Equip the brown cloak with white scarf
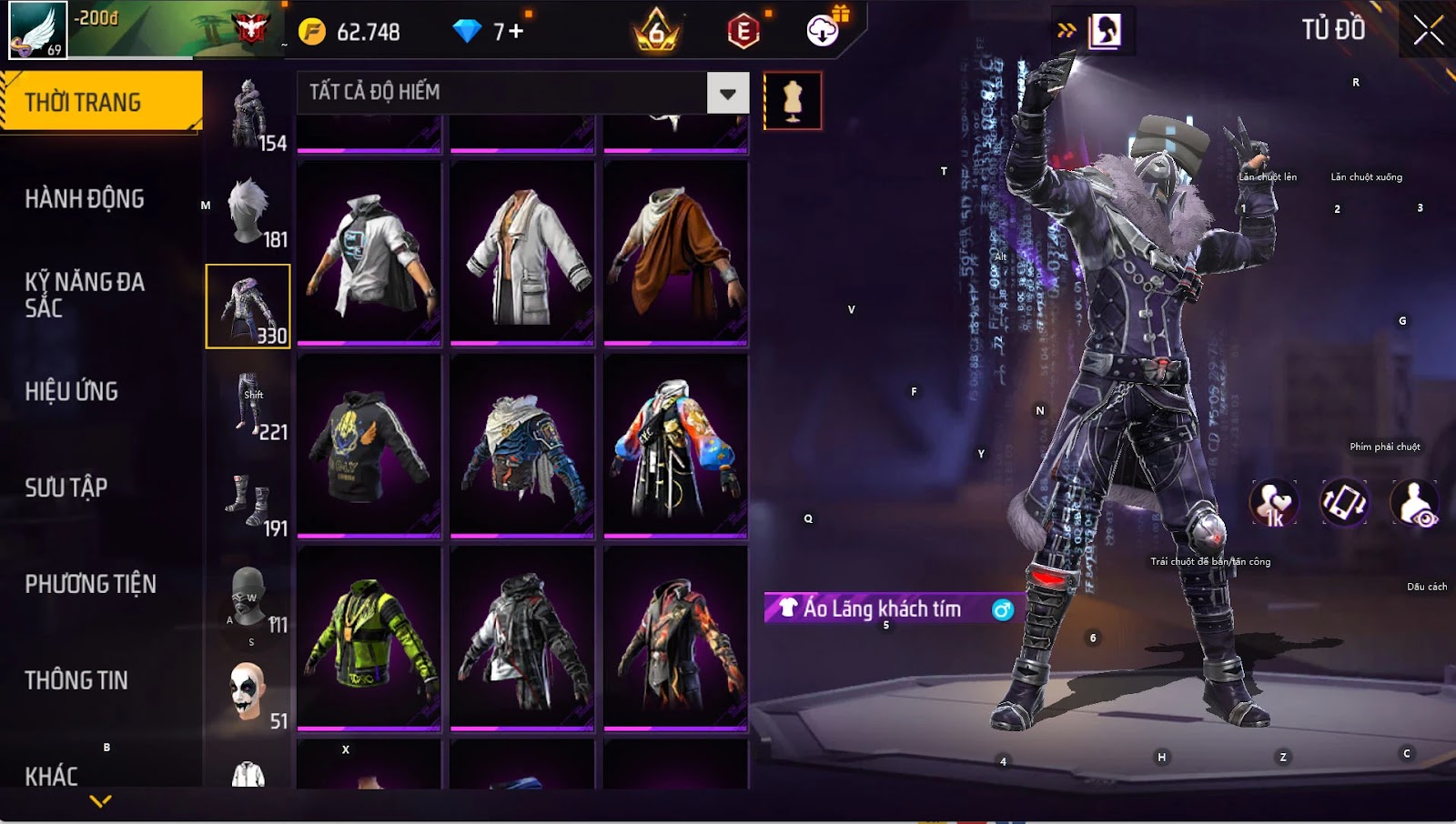 [675, 255]
